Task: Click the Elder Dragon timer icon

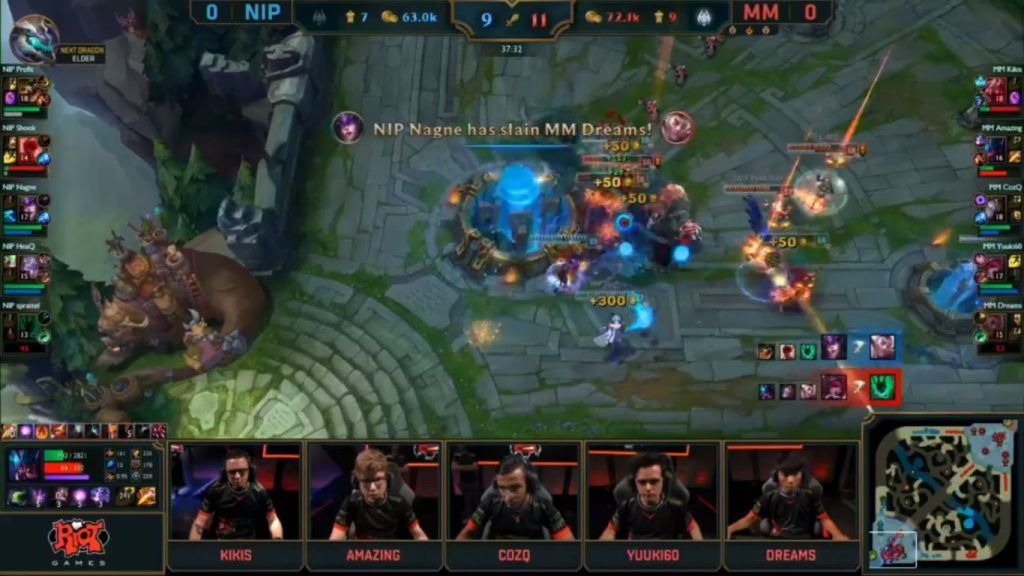Action: [x=33, y=40]
